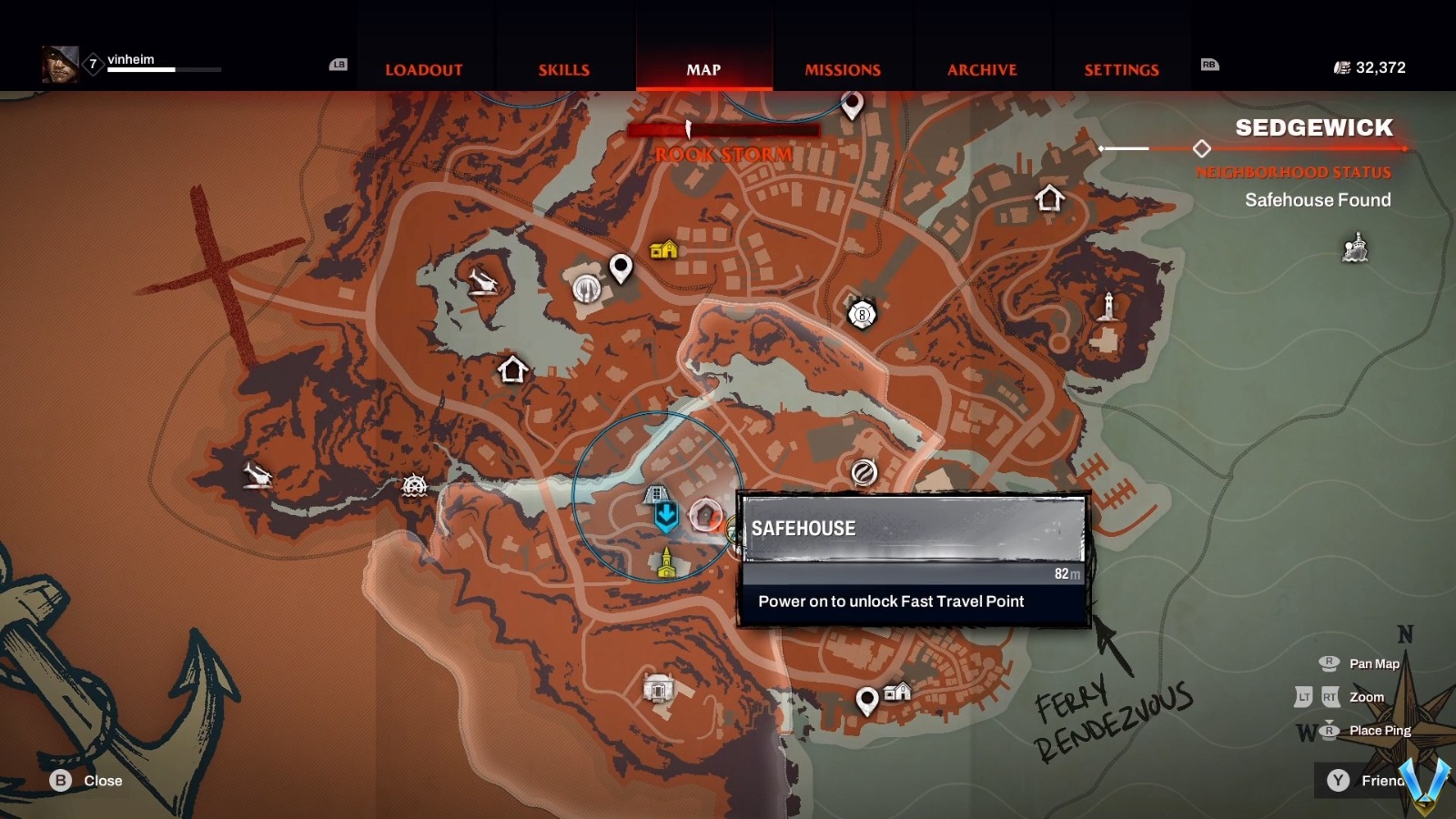1456x819 pixels.
Task: Open the Skills tab
Action: click(563, 69)
